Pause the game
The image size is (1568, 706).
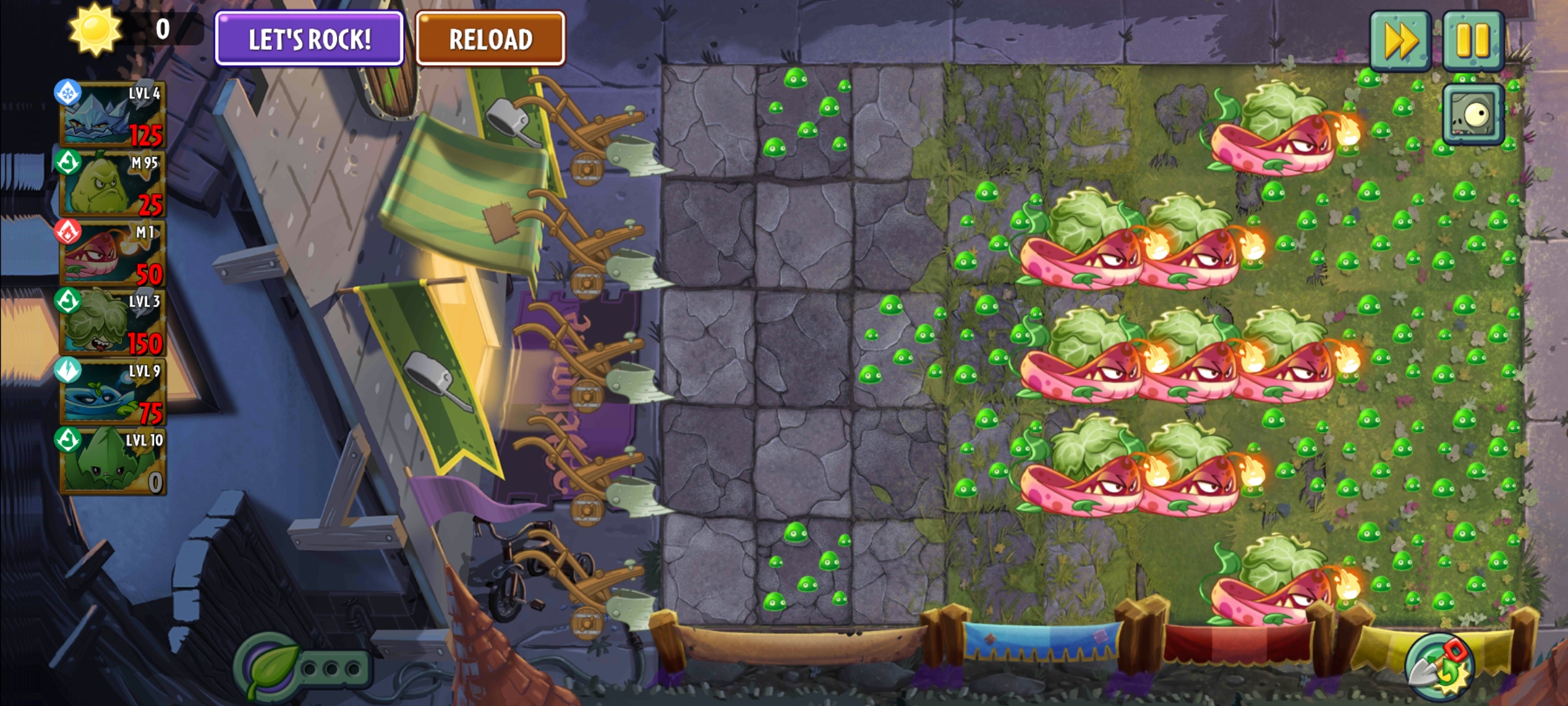click(x=1473, y=41)
